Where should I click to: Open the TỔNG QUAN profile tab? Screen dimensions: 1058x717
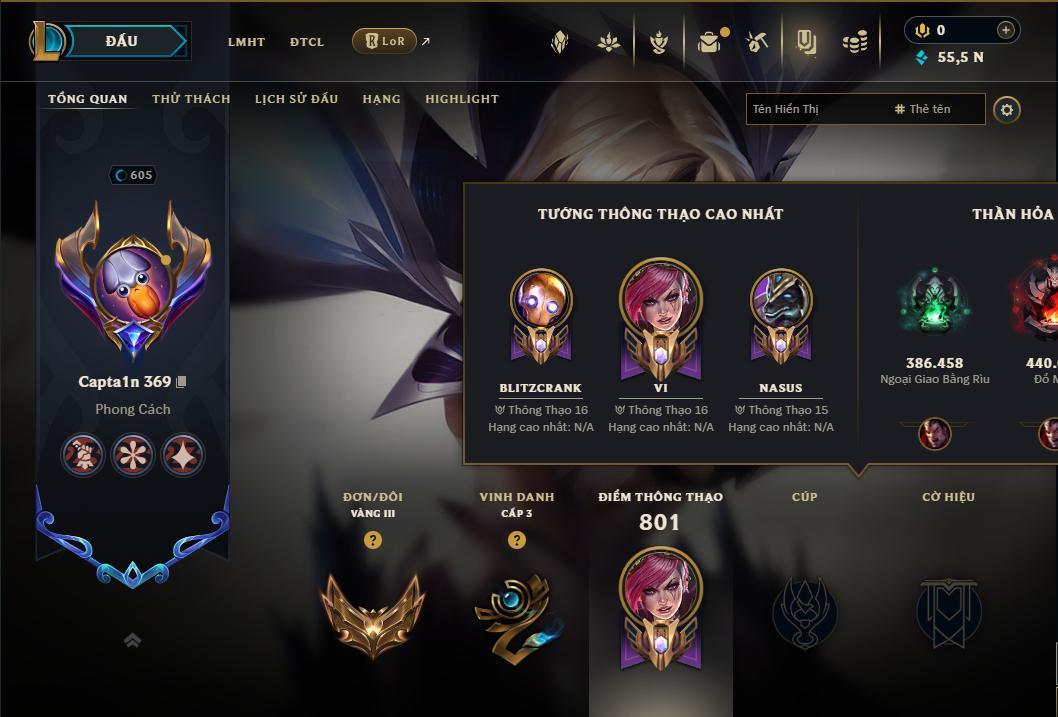pyautogui.click(x=88, y=99)
